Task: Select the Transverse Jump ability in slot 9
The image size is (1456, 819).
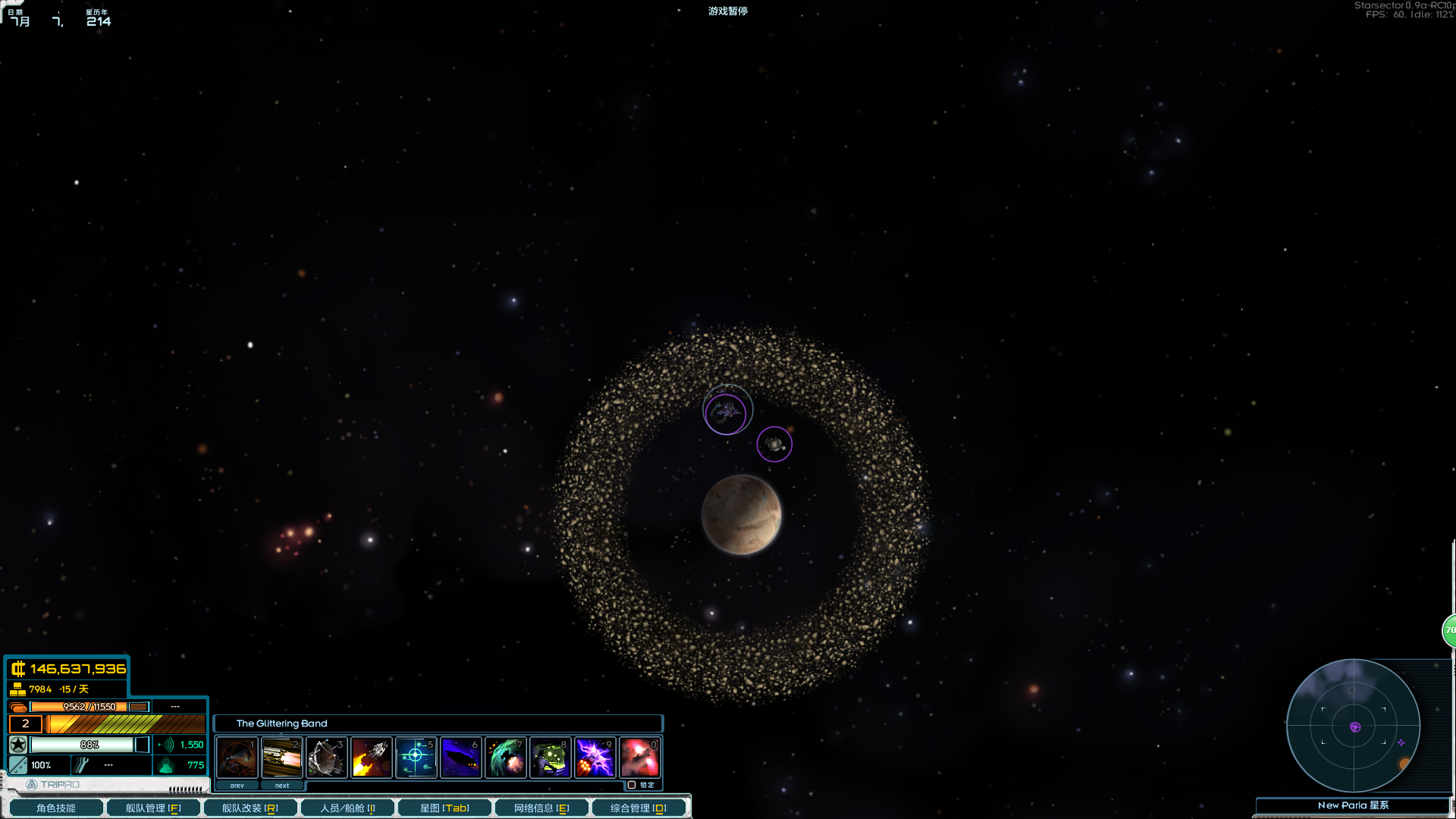Action: [595, 757]
